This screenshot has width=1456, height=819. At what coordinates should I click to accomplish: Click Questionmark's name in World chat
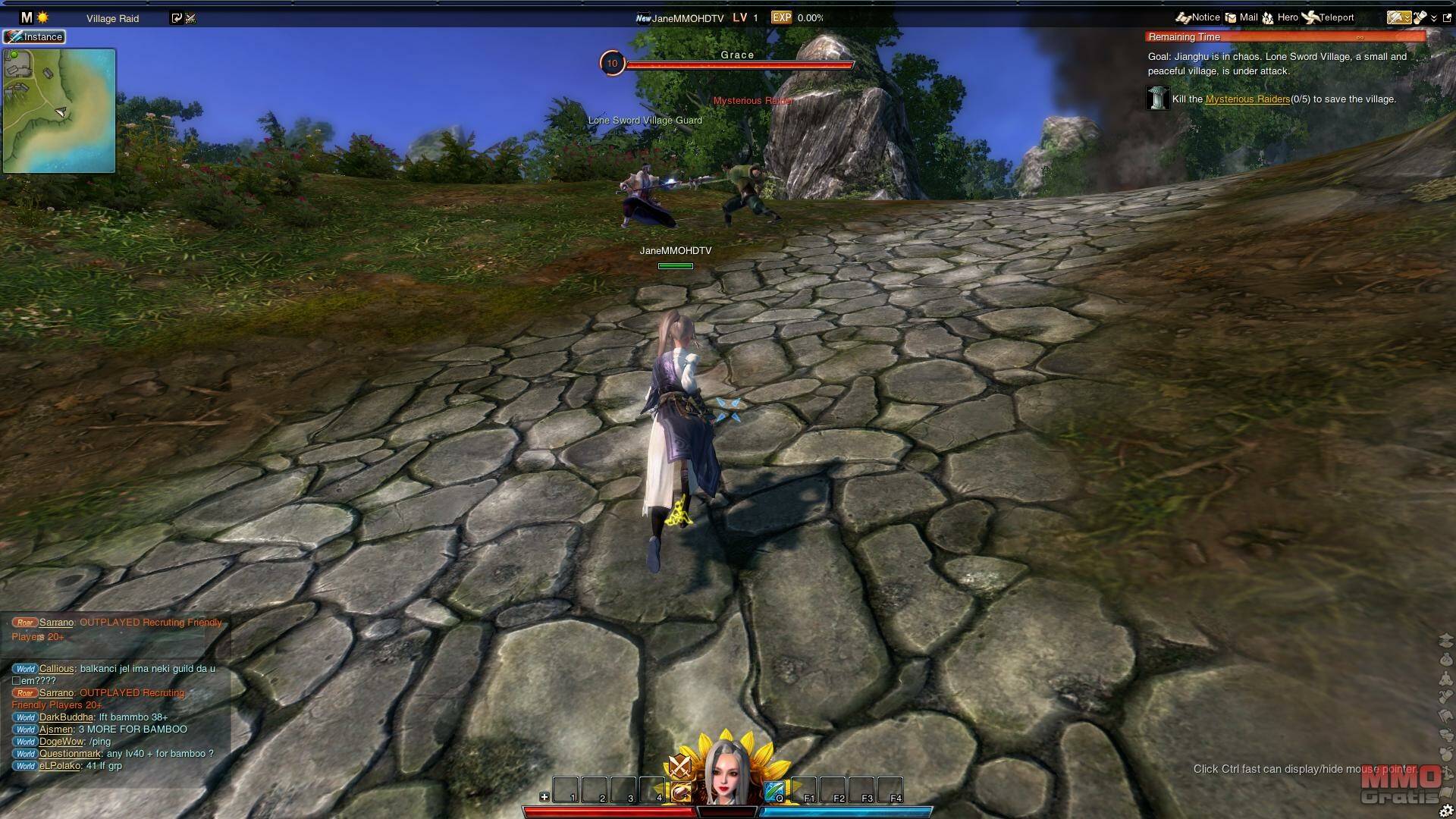[x=70, y=754]
